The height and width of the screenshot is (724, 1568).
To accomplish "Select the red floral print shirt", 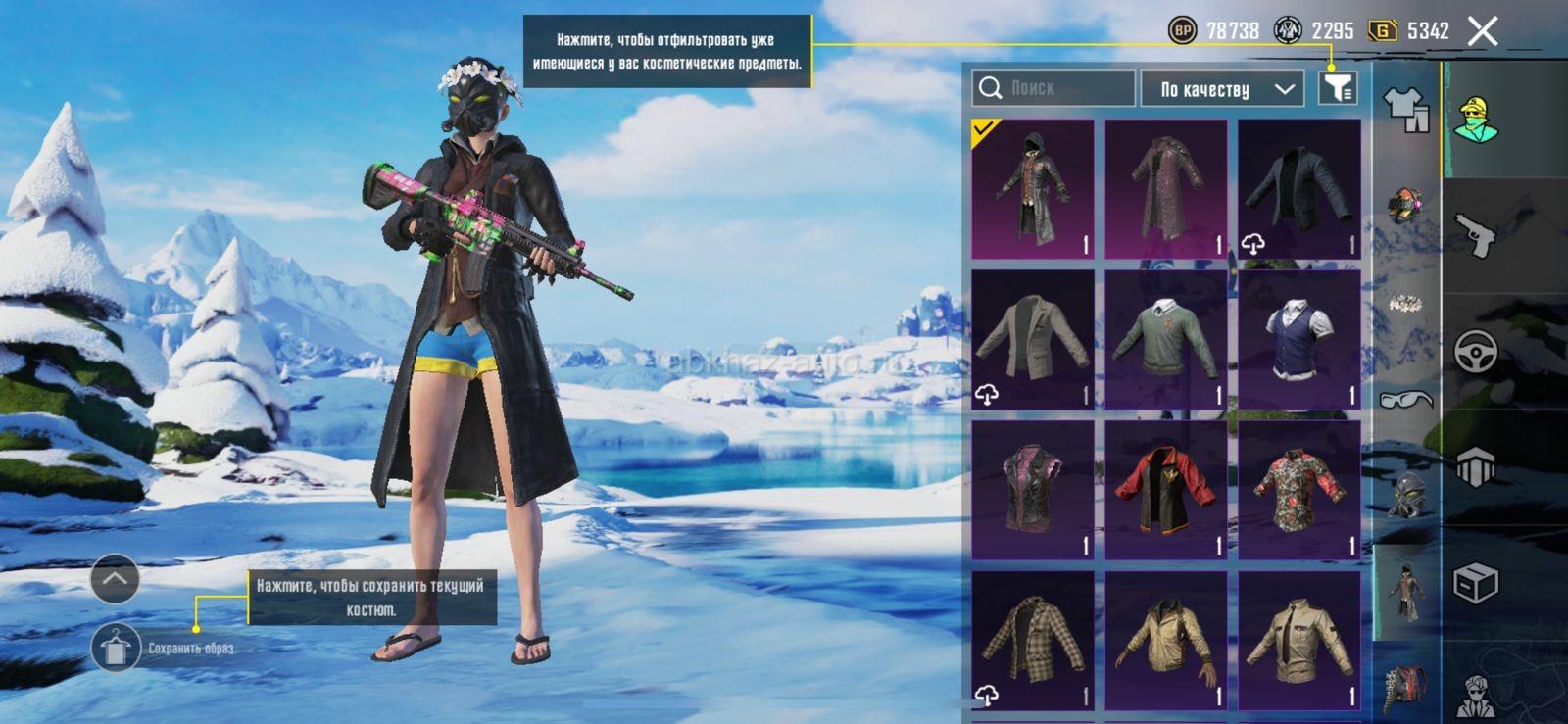I will (x=1298, y=490).
